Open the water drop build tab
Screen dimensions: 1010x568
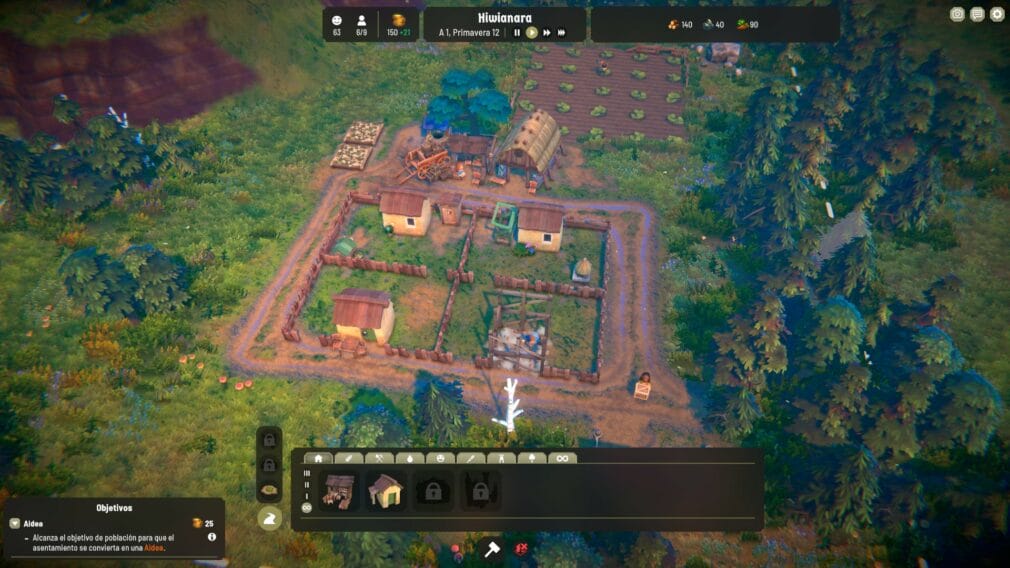(410, 458)
